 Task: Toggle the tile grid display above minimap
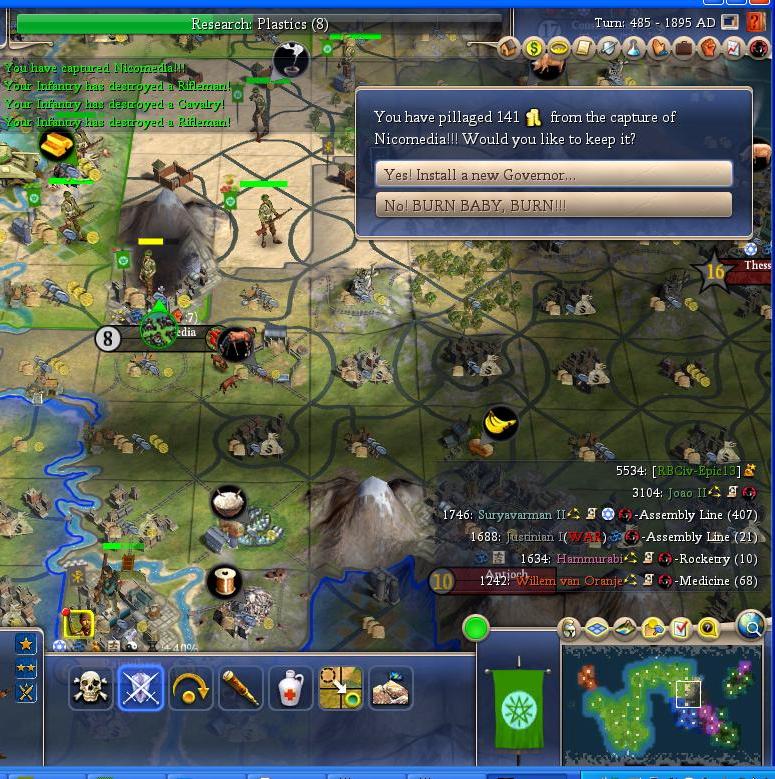pos(597,629)
